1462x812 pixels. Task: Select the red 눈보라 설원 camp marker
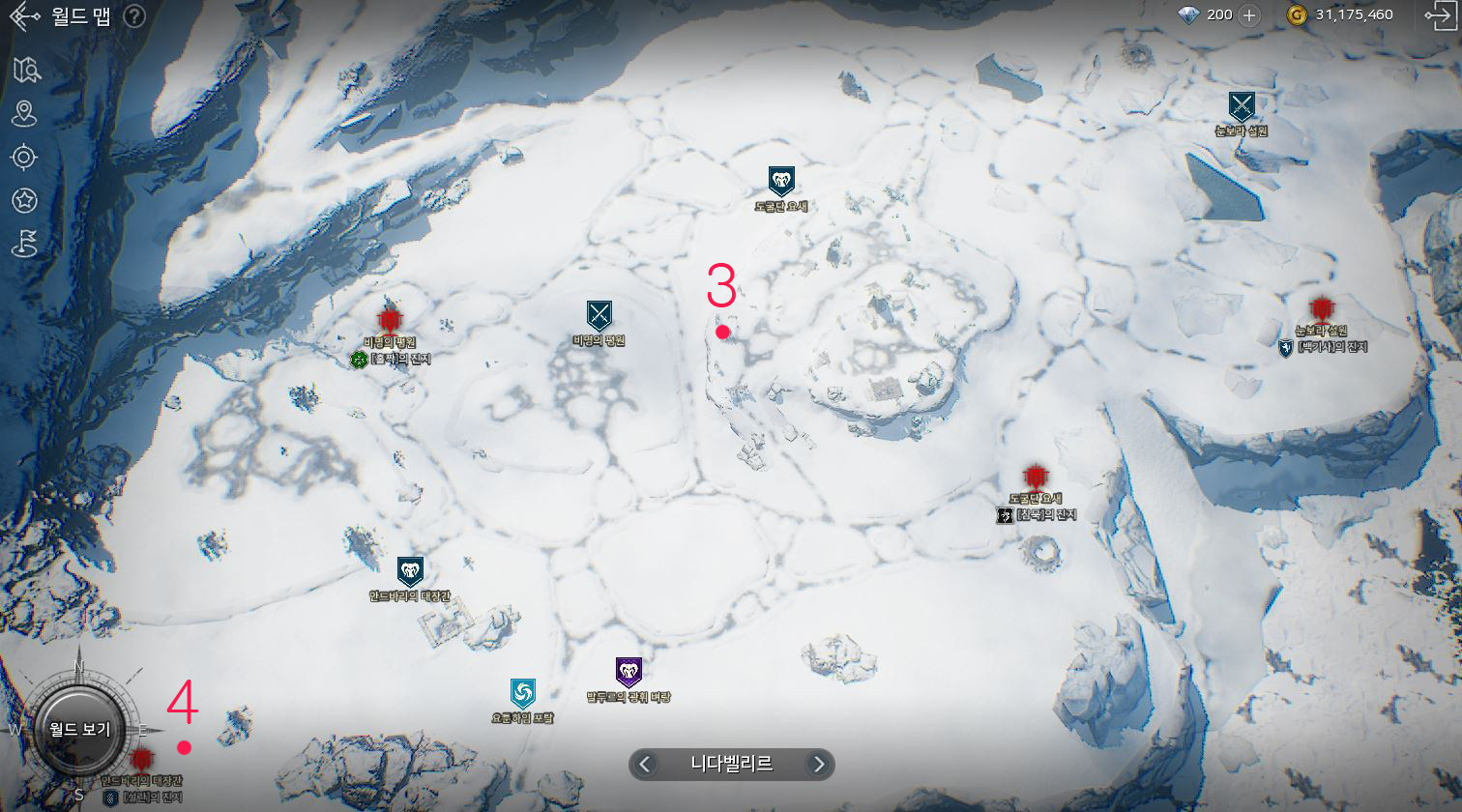click(1321, 309)
